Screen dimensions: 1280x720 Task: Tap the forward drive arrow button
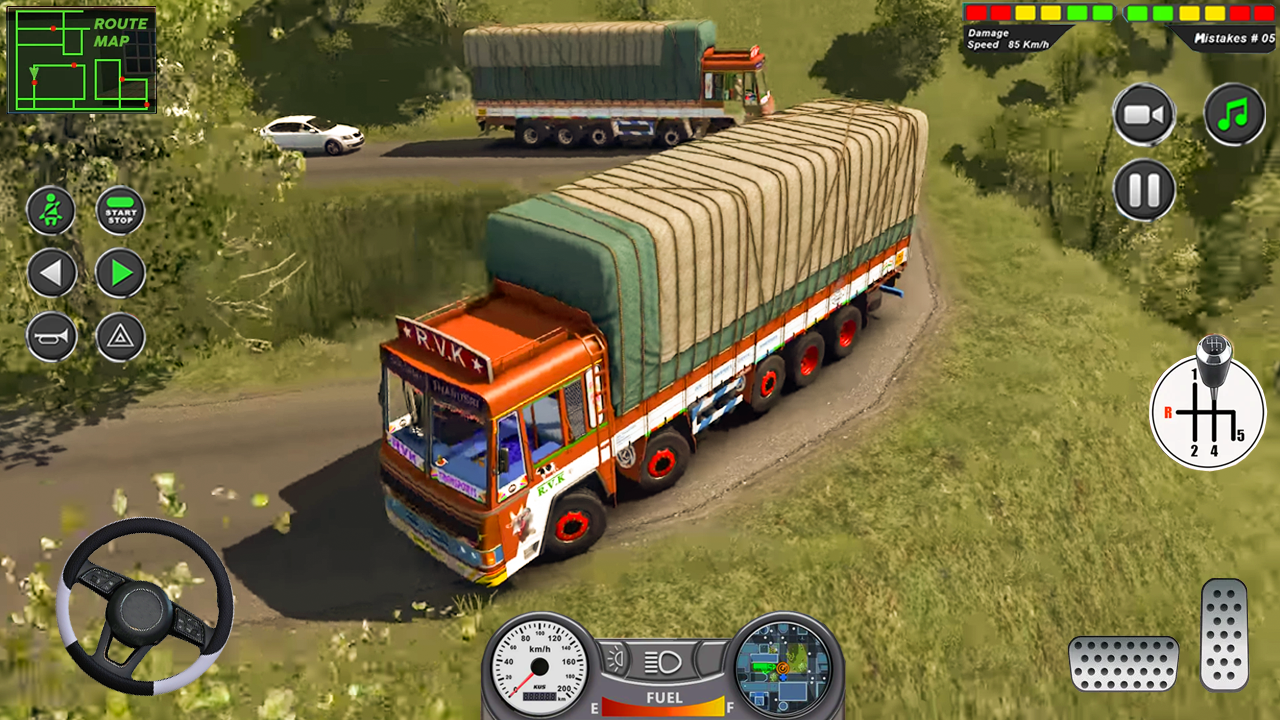click(119, 273)
